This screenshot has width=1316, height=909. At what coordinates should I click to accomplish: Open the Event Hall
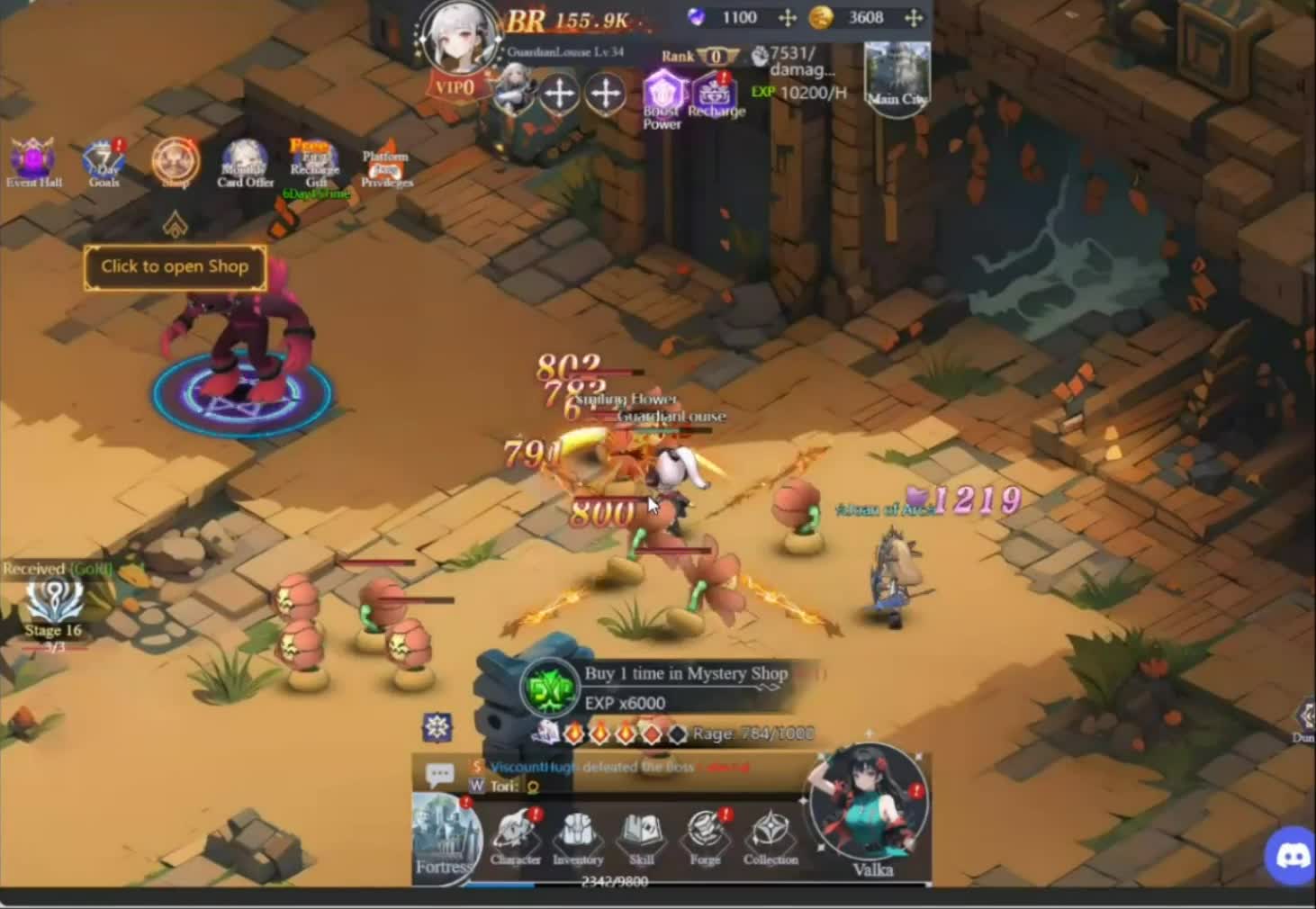33,162
